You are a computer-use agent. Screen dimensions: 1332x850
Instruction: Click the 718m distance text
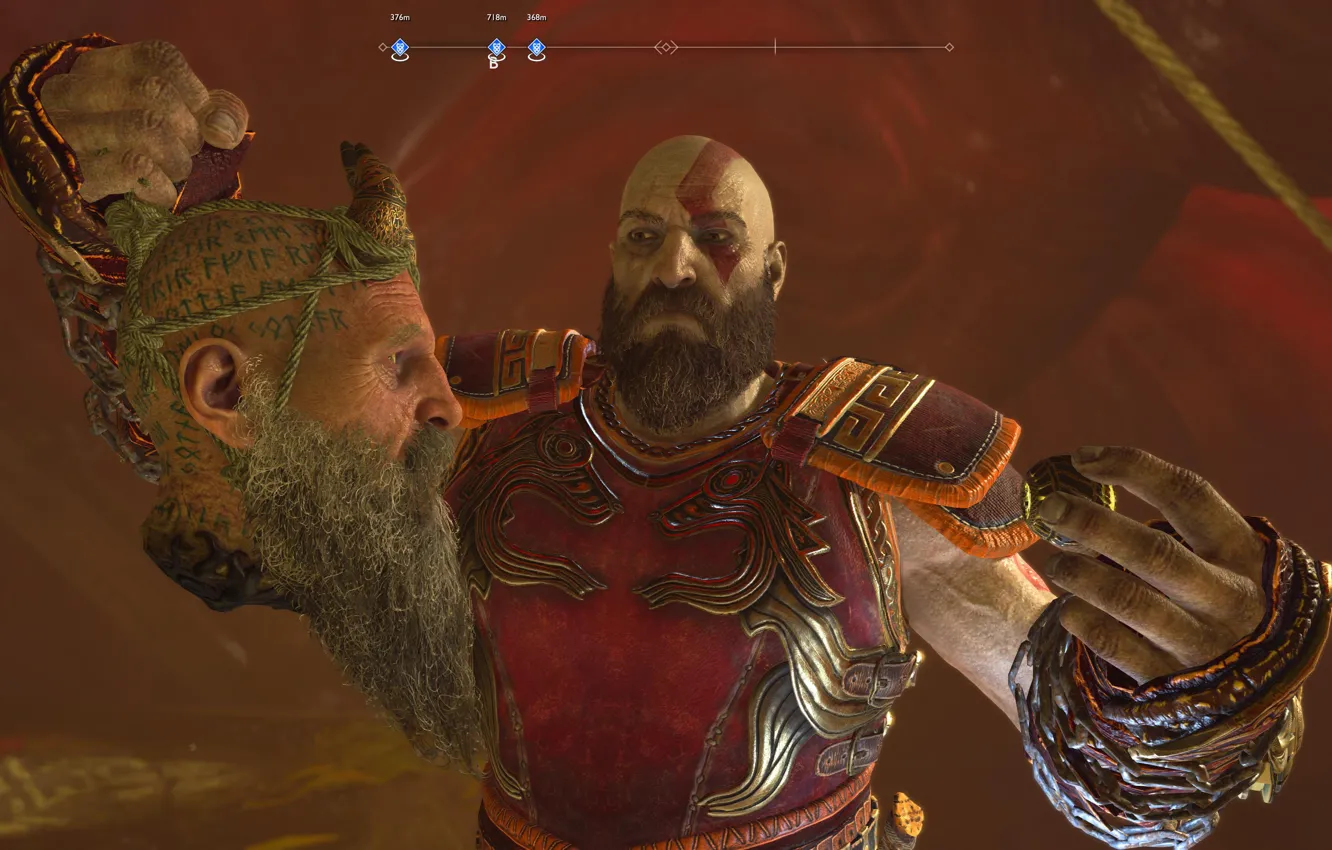[x=495, y=17]
